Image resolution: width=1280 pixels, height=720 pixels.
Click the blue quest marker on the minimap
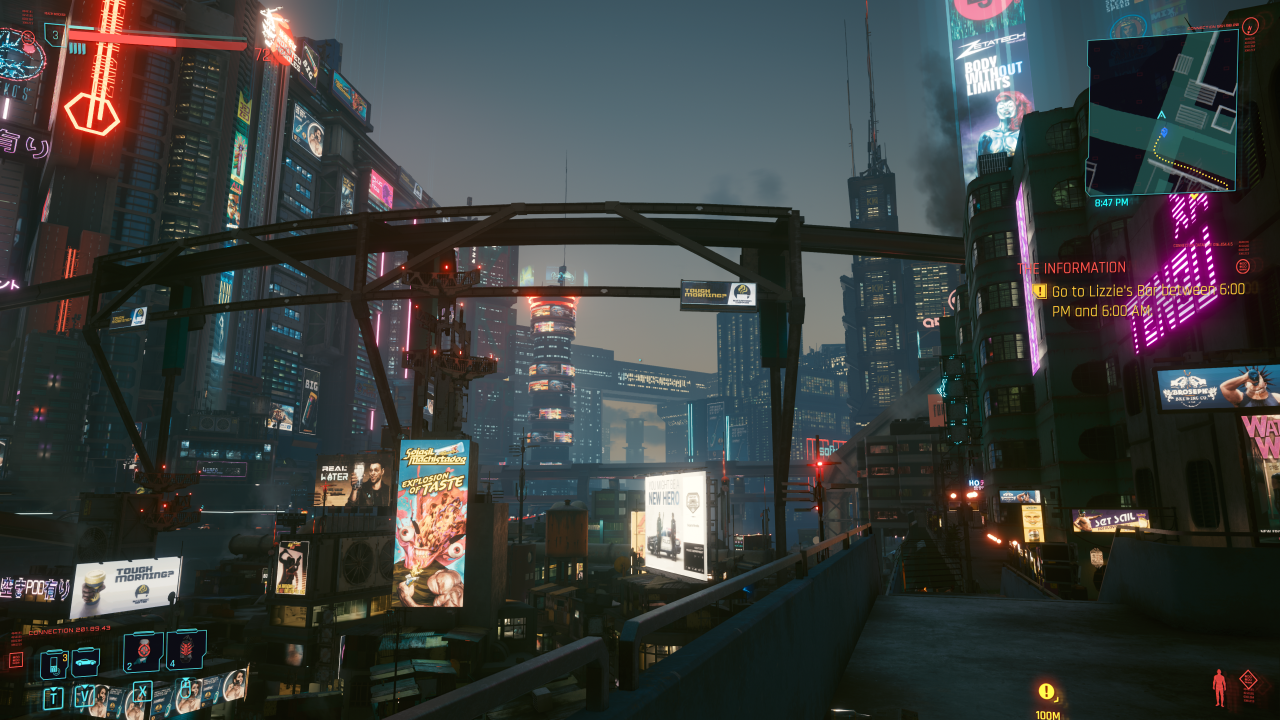[x=1162, y=129]
